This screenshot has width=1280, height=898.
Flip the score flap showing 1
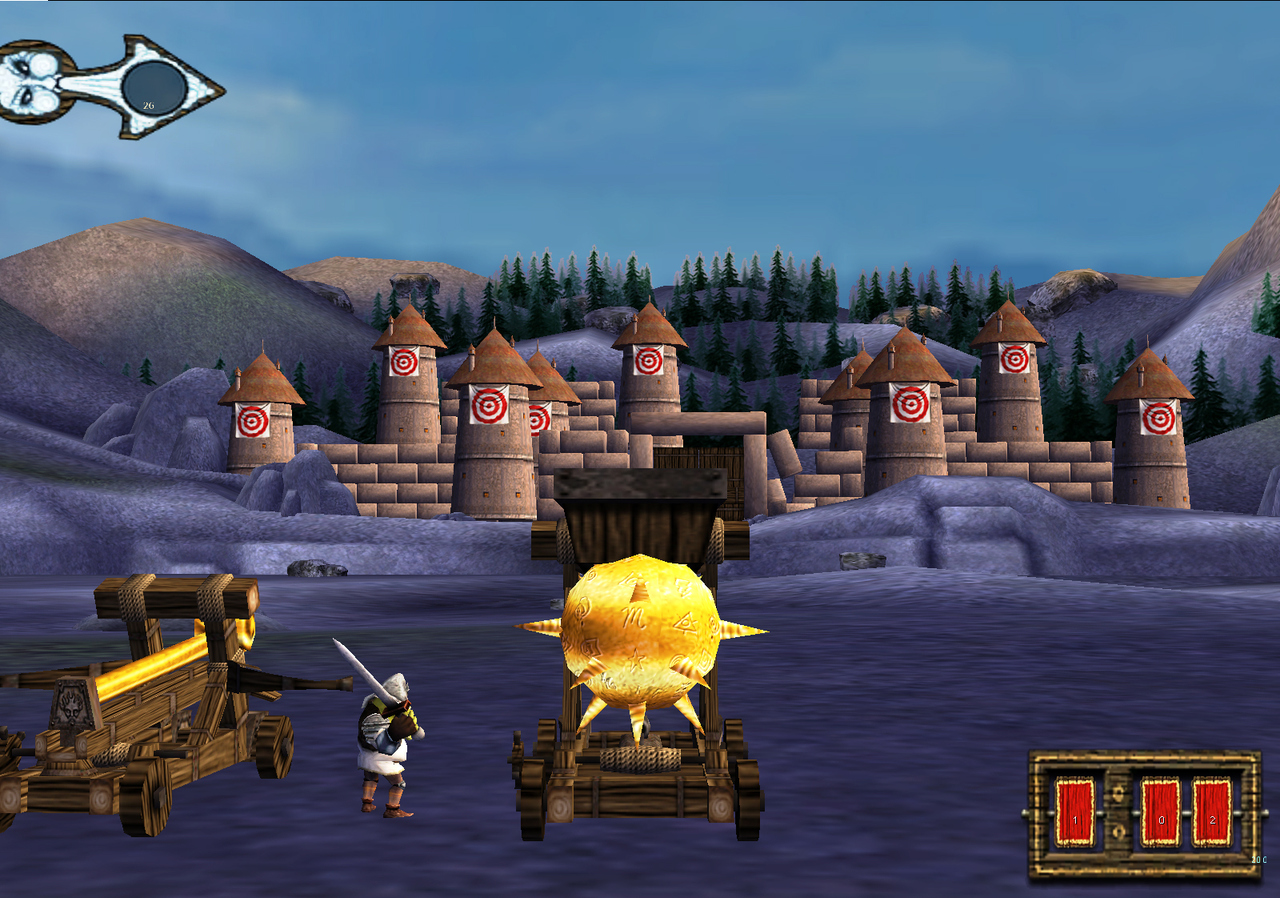[x=1075, y=812]
